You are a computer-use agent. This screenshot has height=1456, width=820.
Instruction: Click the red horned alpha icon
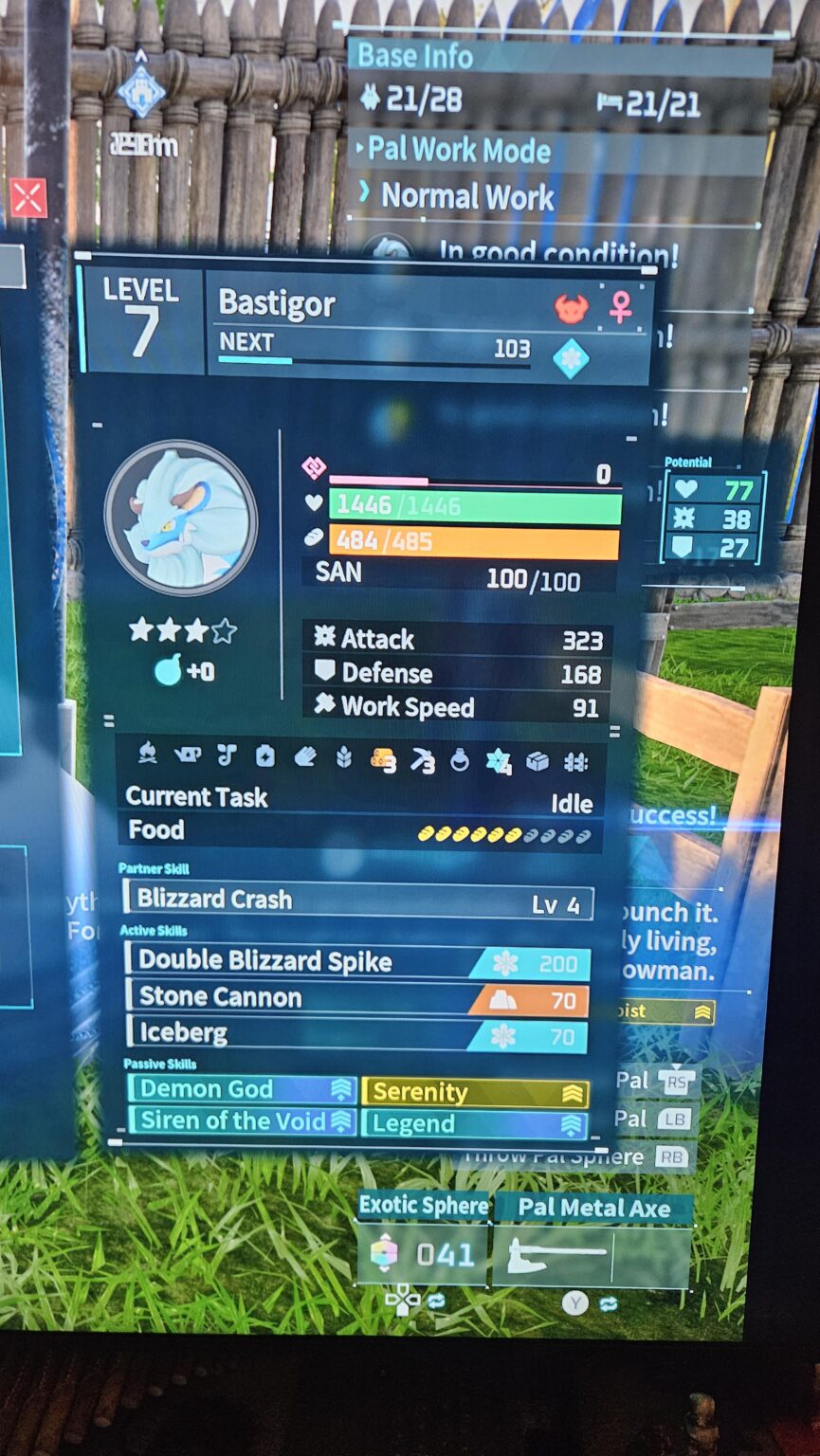571,308
